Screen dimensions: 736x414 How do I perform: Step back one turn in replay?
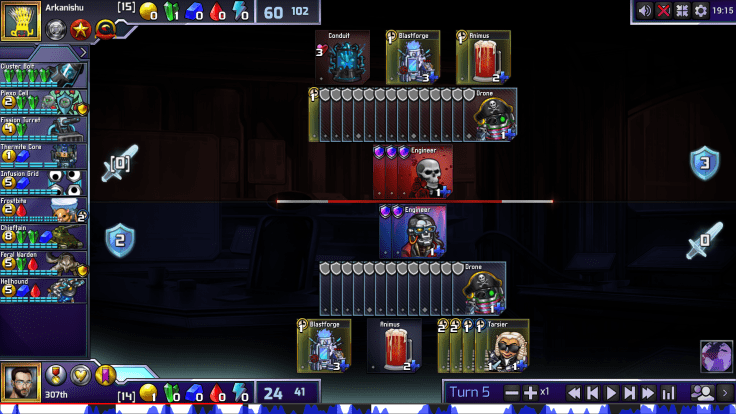click(x=592, y=393)
